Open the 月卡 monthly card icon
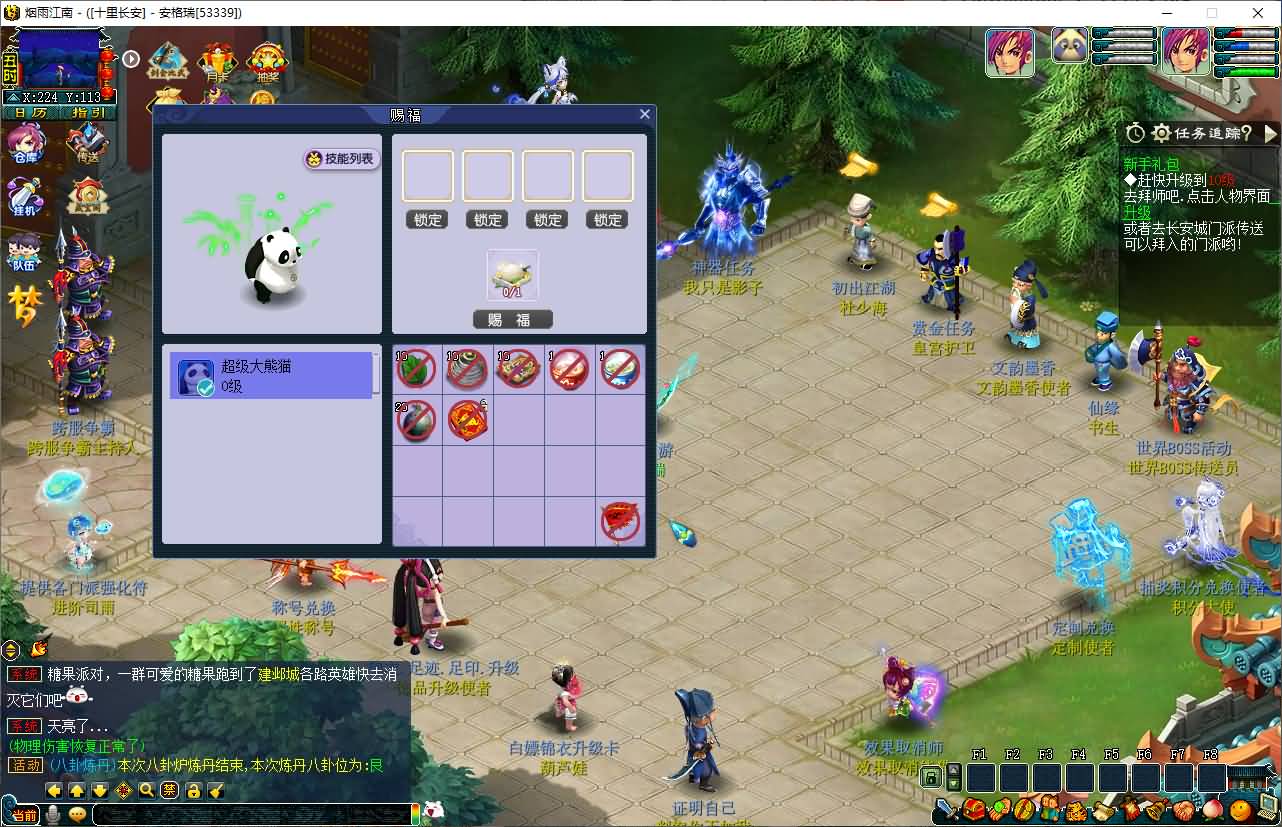 217,62
